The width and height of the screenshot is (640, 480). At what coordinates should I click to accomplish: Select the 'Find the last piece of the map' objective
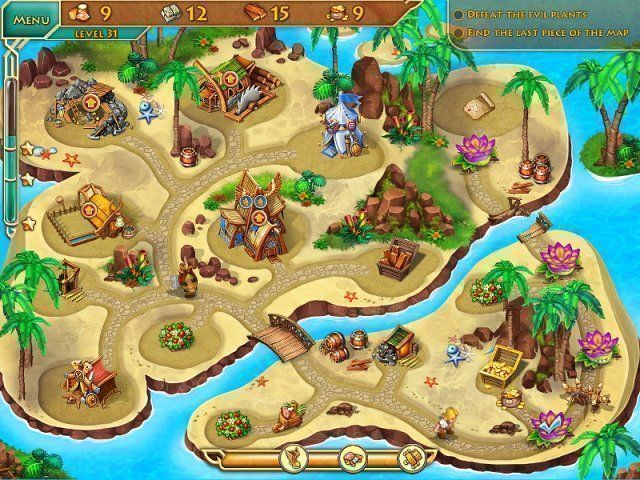point(545,33)
